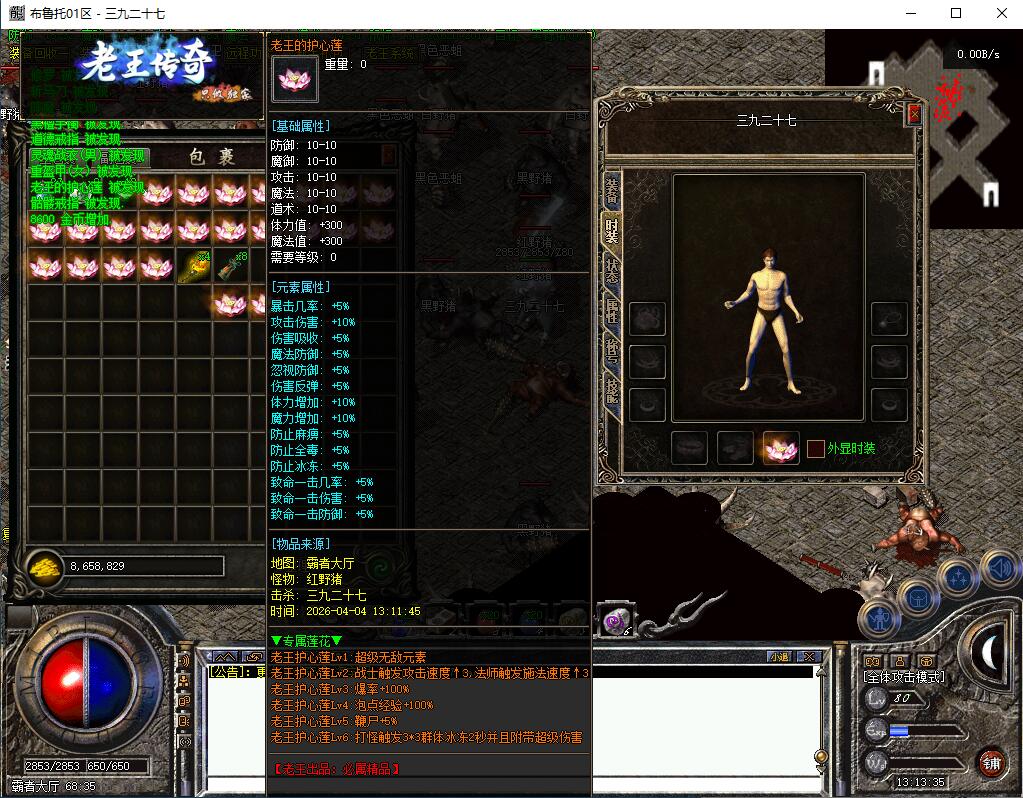
Task: Close the character equipment panel
Action: [x=913, y=114]
